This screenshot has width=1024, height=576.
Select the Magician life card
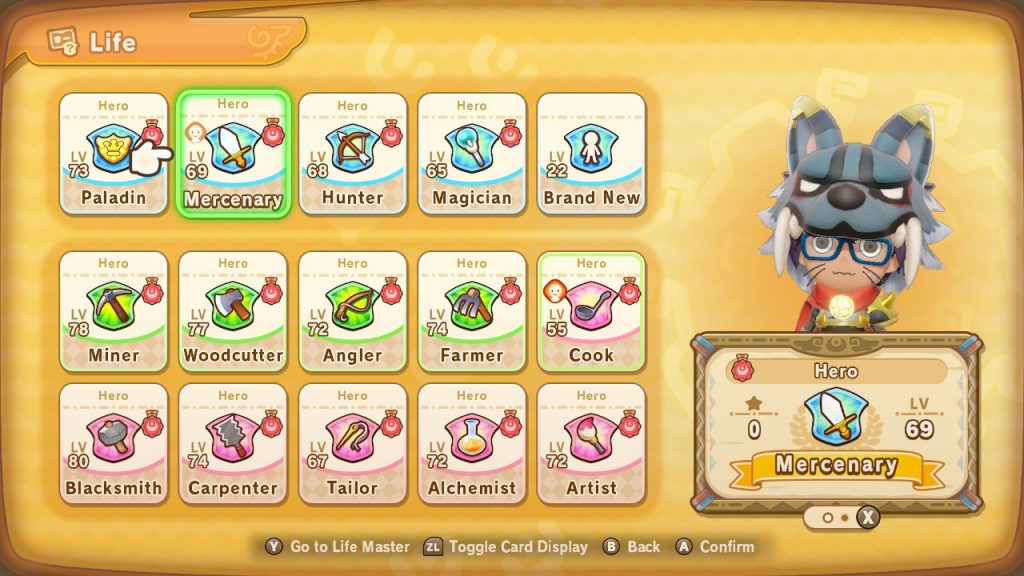[x=472, y=153]
